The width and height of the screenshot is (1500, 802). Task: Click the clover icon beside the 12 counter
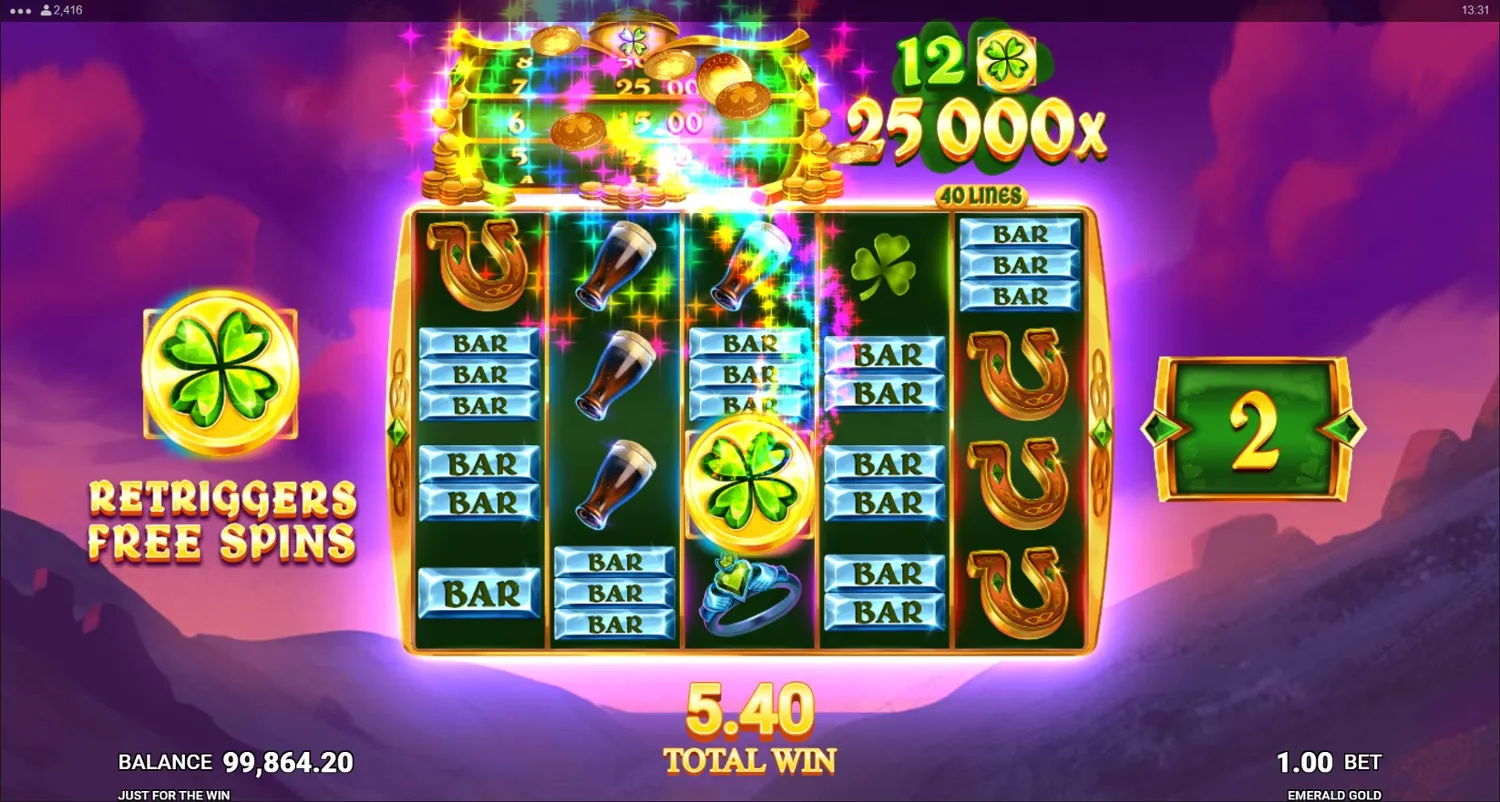click(x=1006, y=60)
